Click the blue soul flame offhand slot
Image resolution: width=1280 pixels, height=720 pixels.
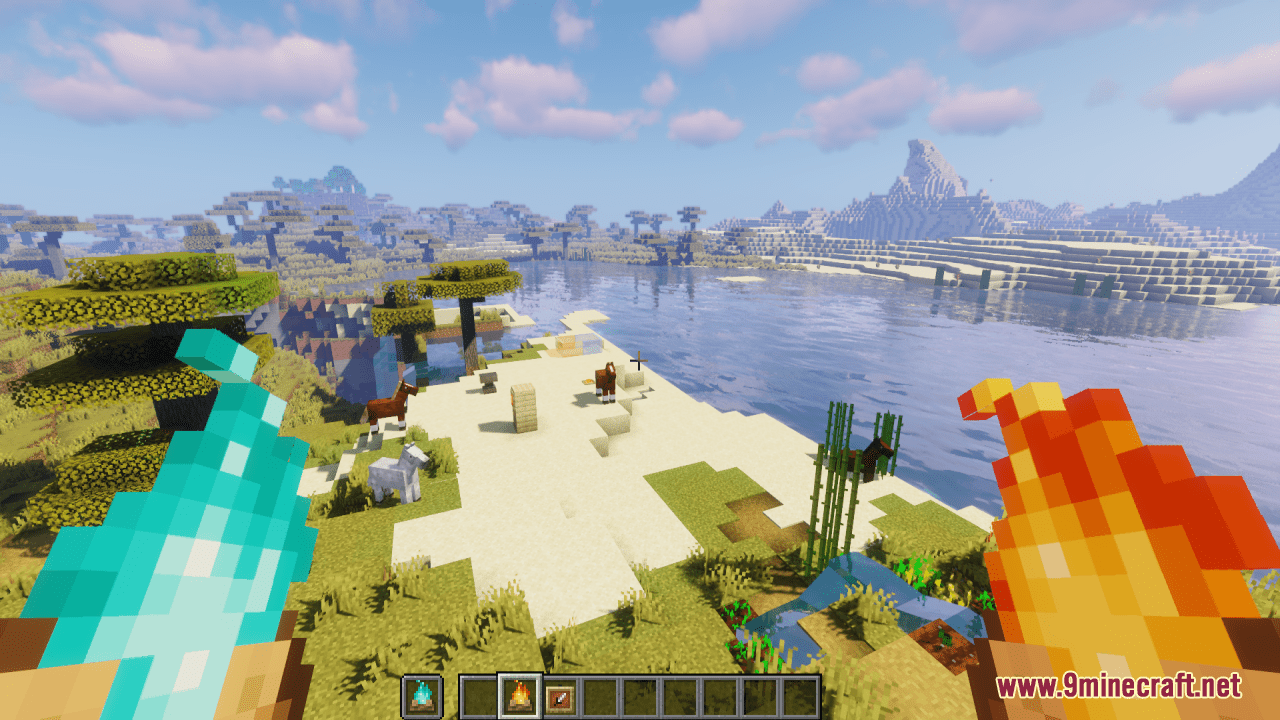coord(421,696)
